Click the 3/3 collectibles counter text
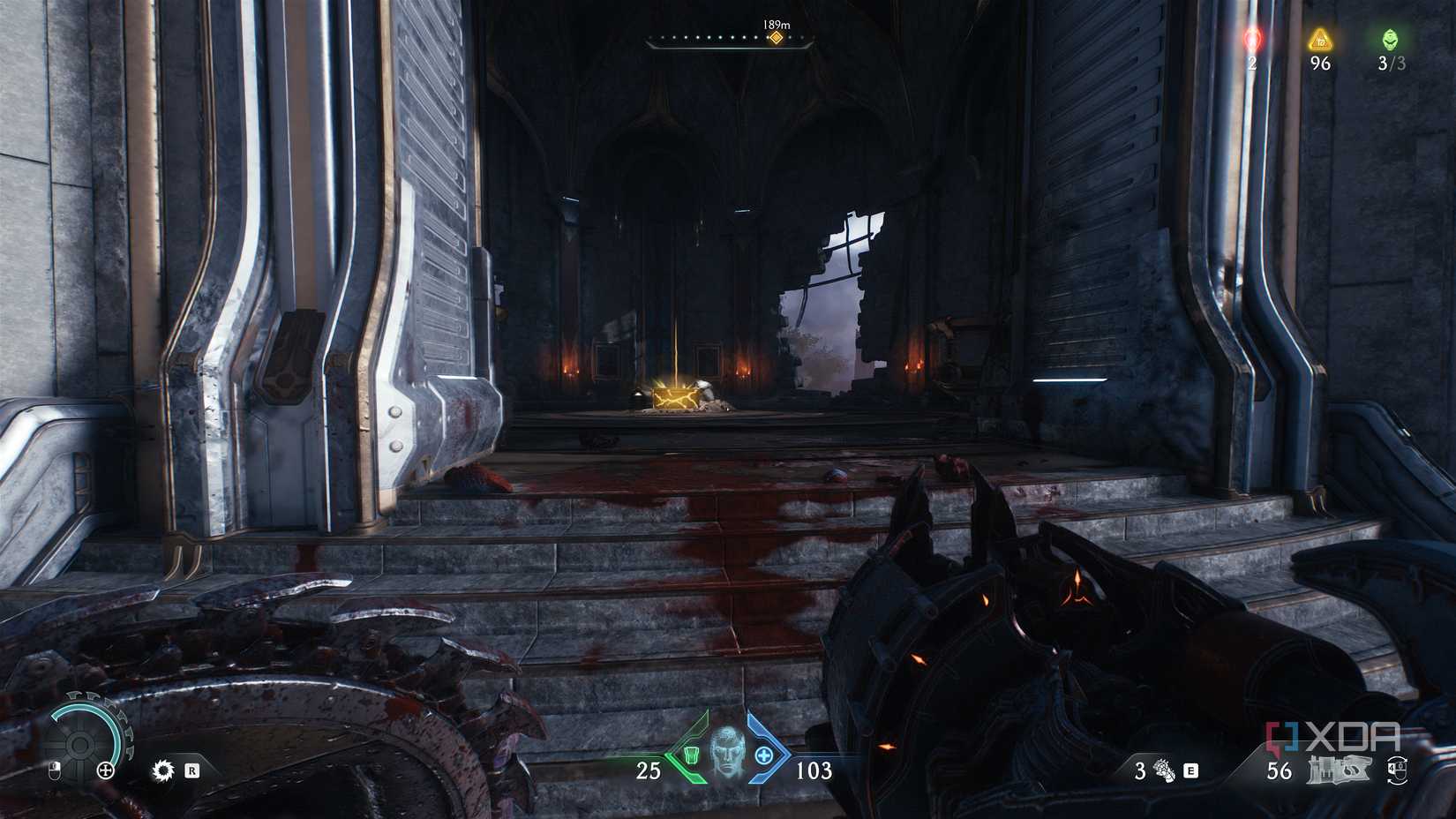The height and width of the screenshot is (819, 1456). [x=1391, y=63]
